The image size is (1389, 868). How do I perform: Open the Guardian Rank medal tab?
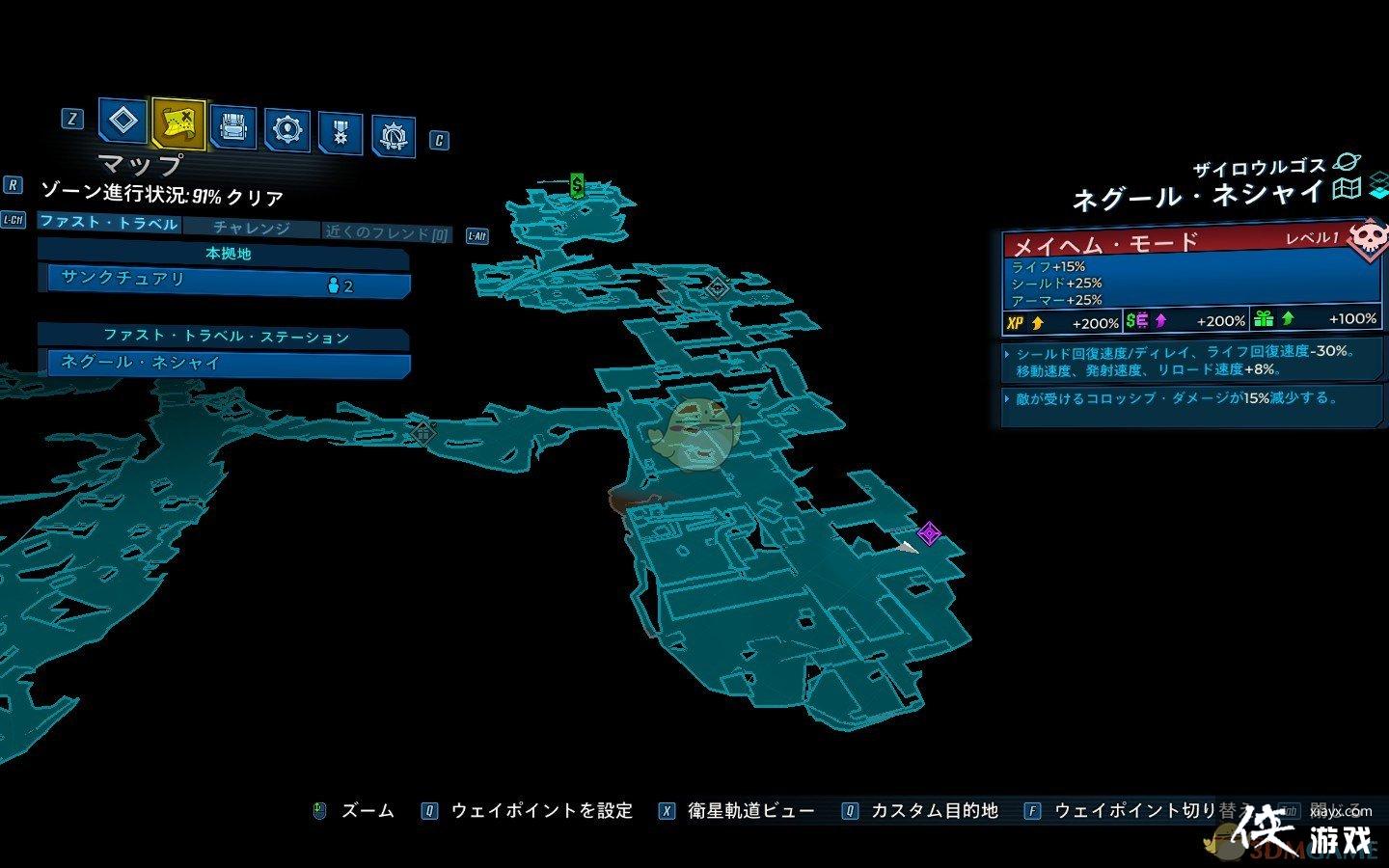(340, 133)
